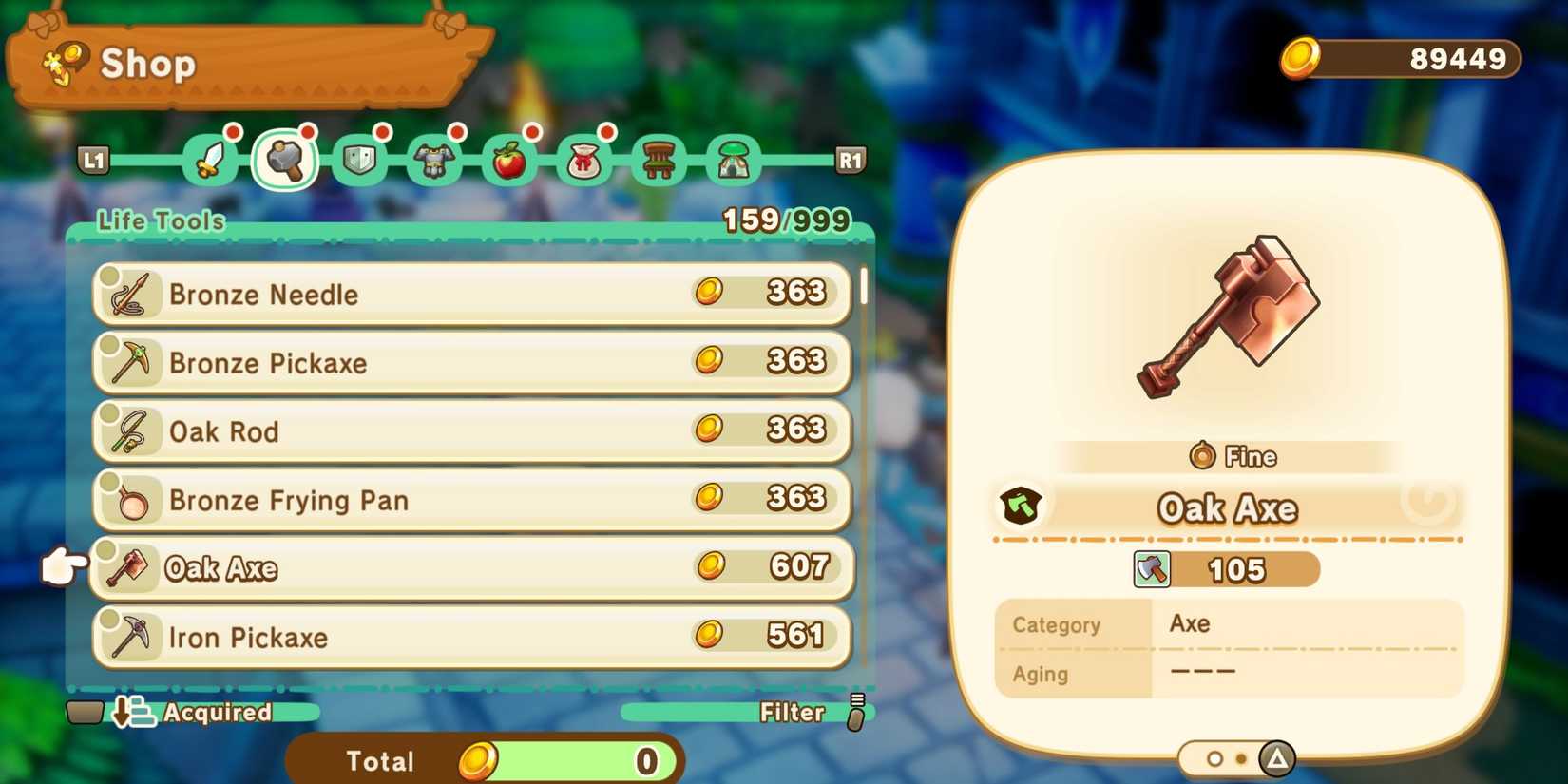Open the shield category in the shop
The width and height of the screenshot is (1568, 784).
[359, 160]
